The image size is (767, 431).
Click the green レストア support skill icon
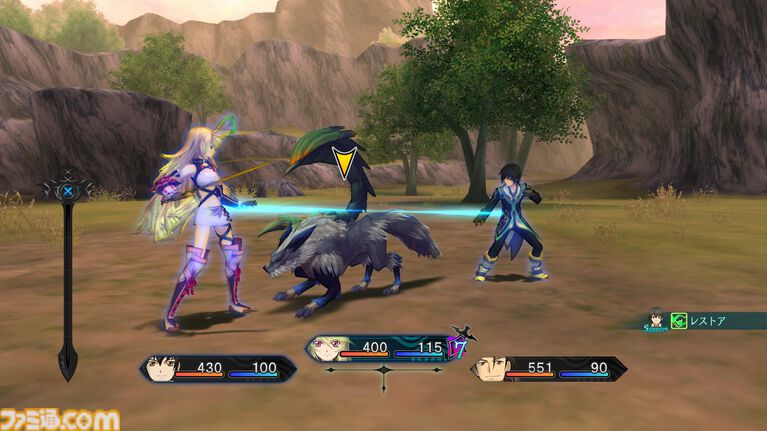[679, 322]
